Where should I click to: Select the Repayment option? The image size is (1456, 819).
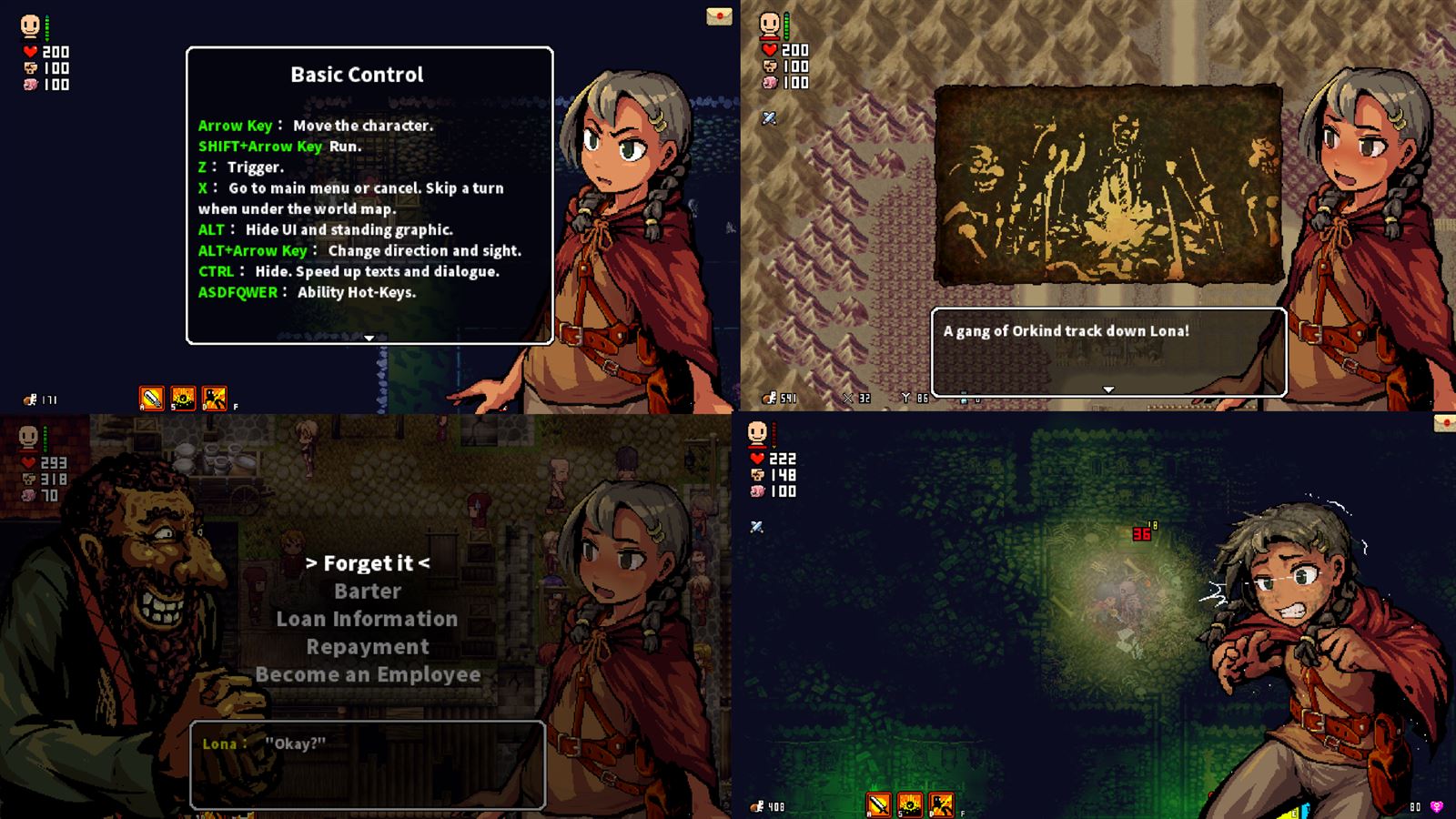368,647
